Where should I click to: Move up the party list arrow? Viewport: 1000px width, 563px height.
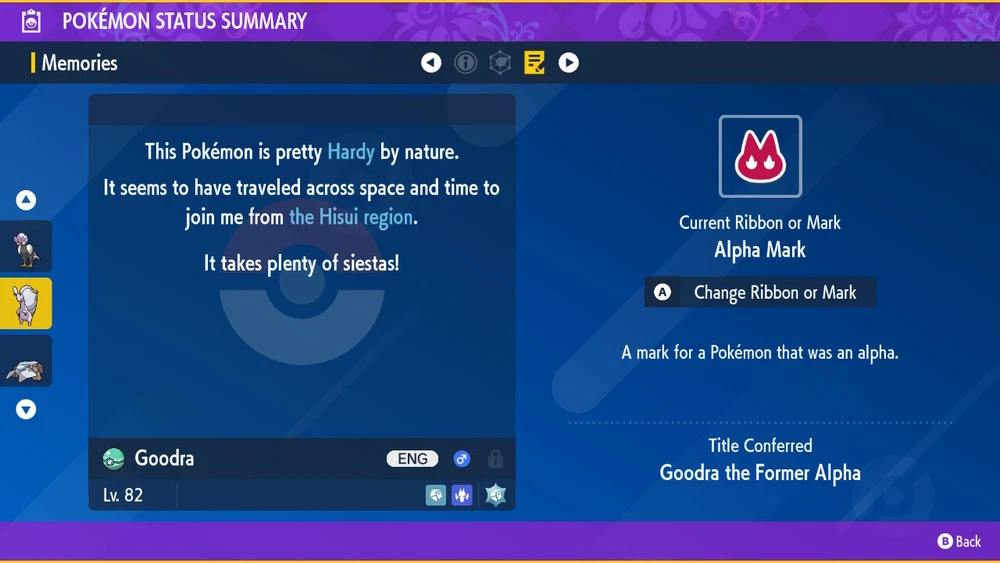tap(26, 200)
